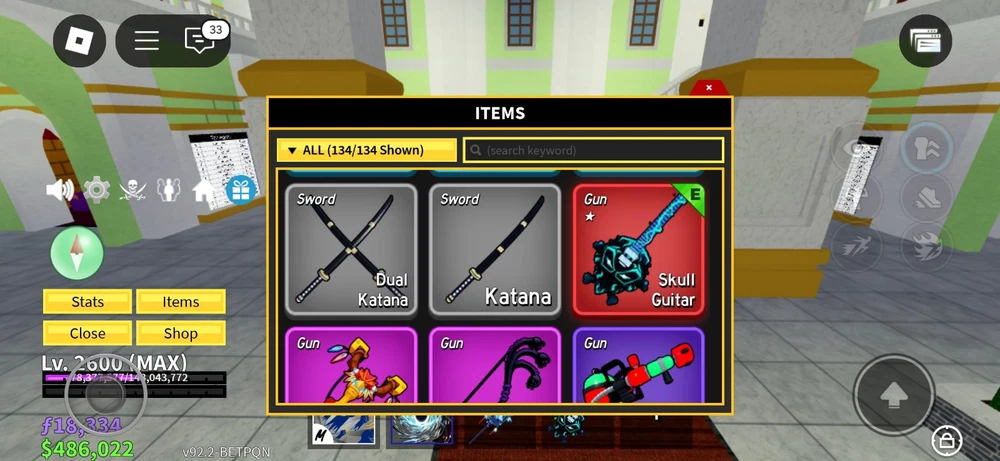Image resolution: width=1000 pixels, height=461 pixels.
Task: Open the Stats panel
Action: click(87, 302)
